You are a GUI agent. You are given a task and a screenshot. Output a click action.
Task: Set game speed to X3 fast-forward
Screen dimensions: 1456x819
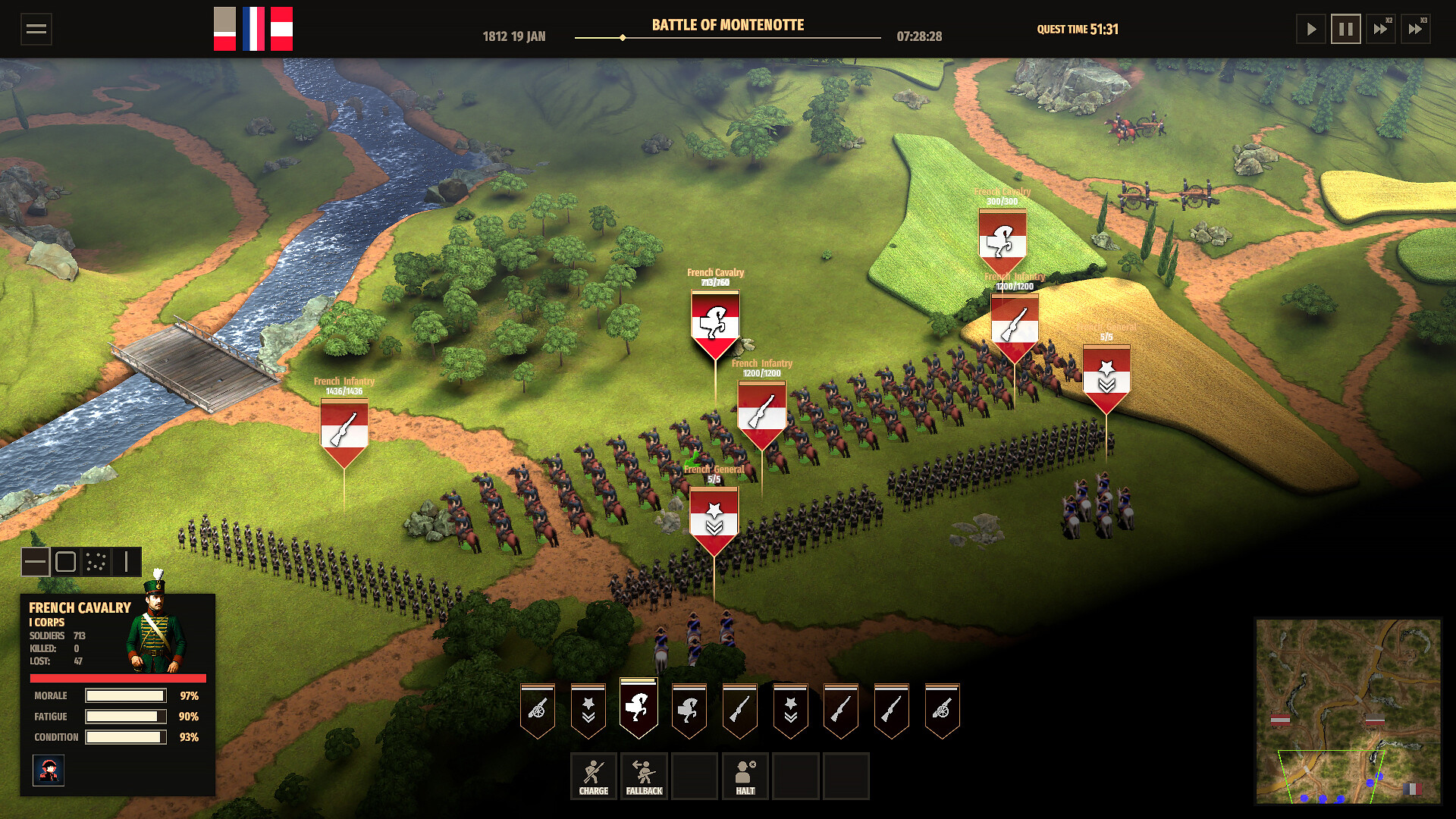tap(1415, 30)
